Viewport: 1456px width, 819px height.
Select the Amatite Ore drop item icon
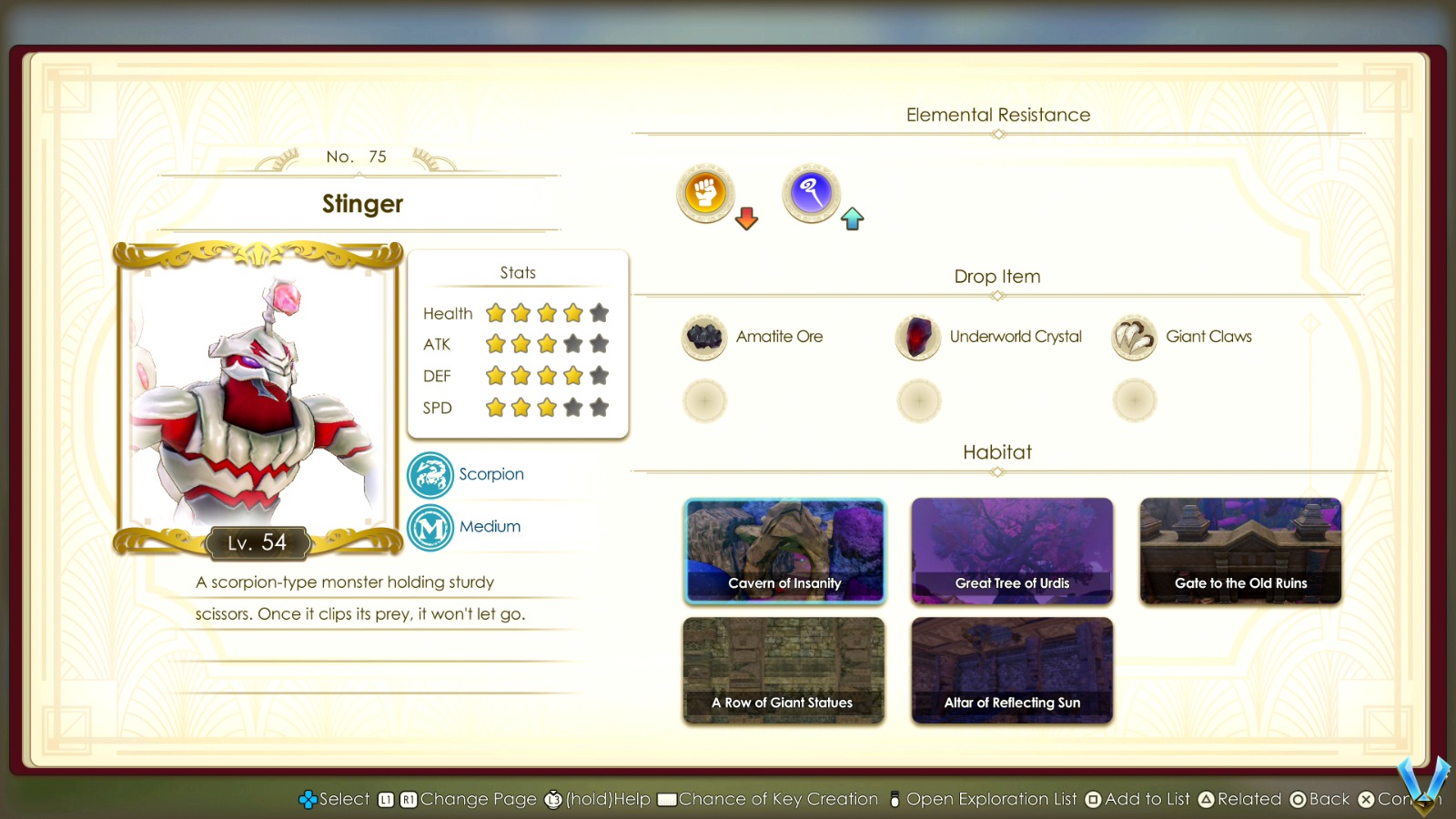click(703, 337)
